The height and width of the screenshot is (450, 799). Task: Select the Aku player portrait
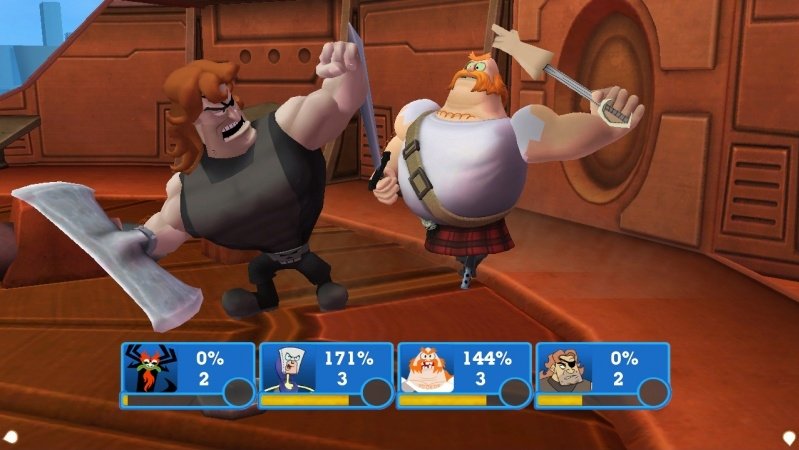149,369
